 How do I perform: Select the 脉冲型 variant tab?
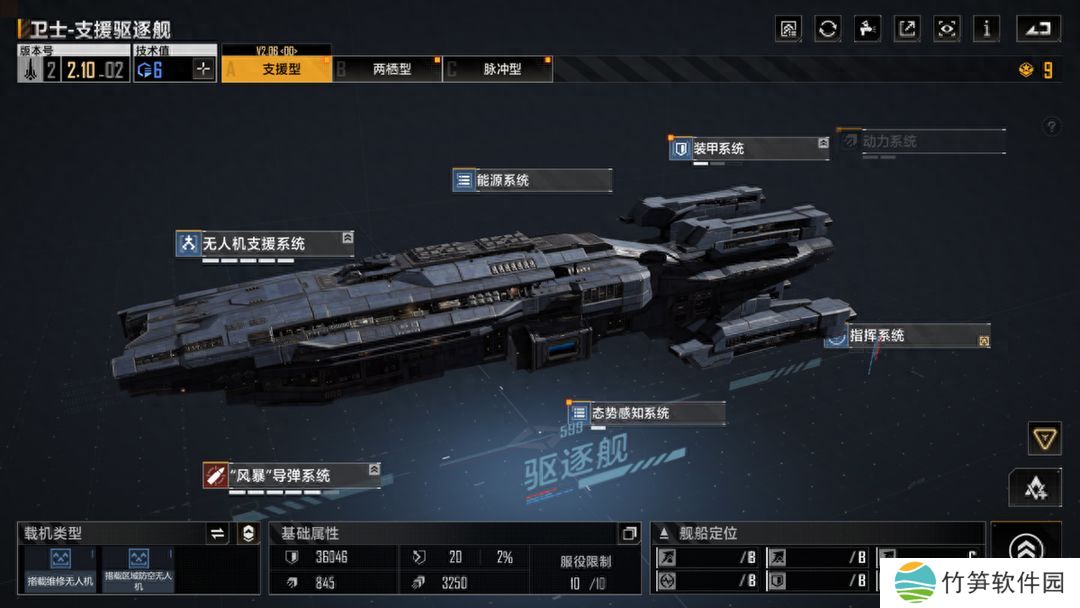click(501, 69)
